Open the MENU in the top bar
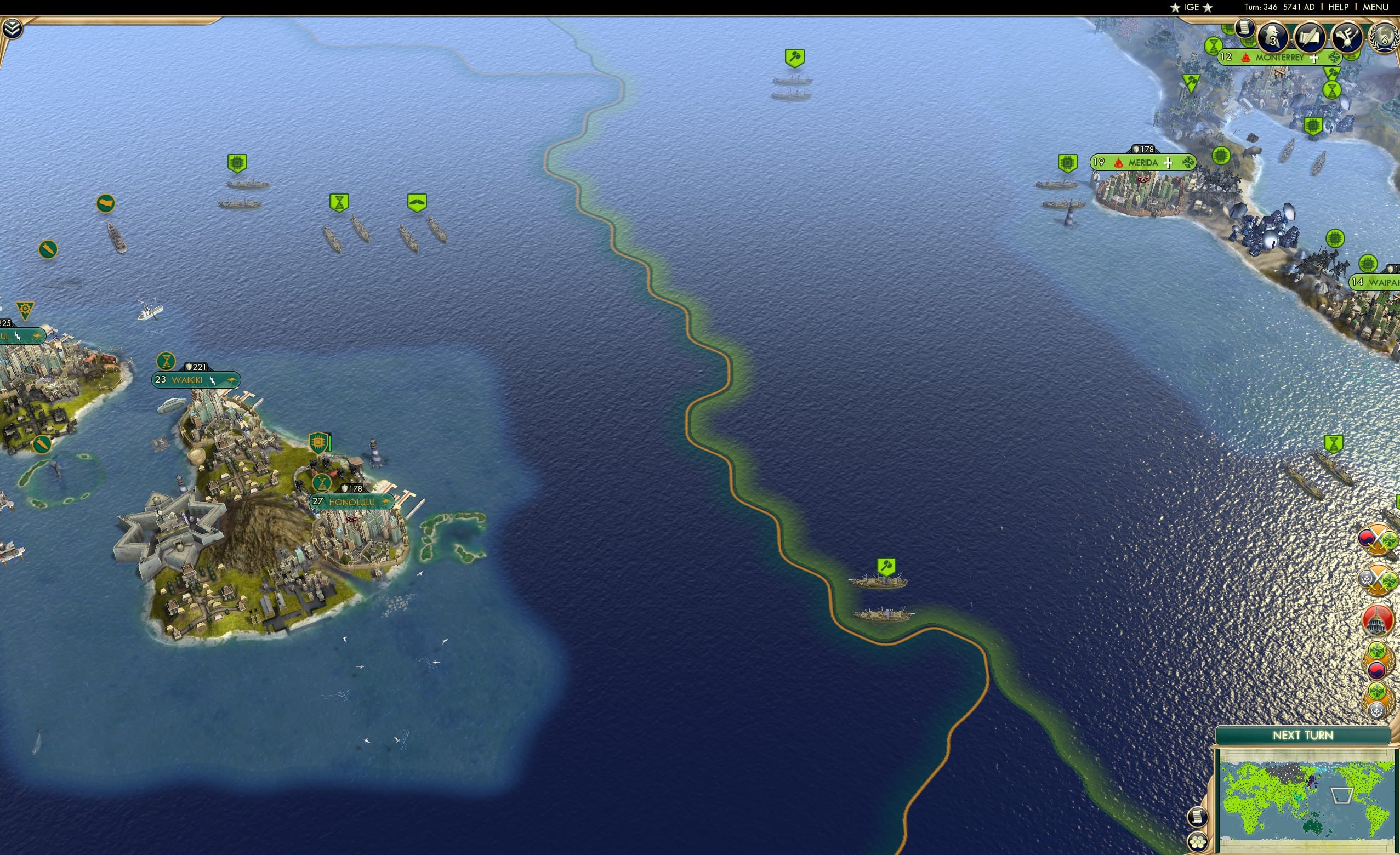 point(1377,7)
